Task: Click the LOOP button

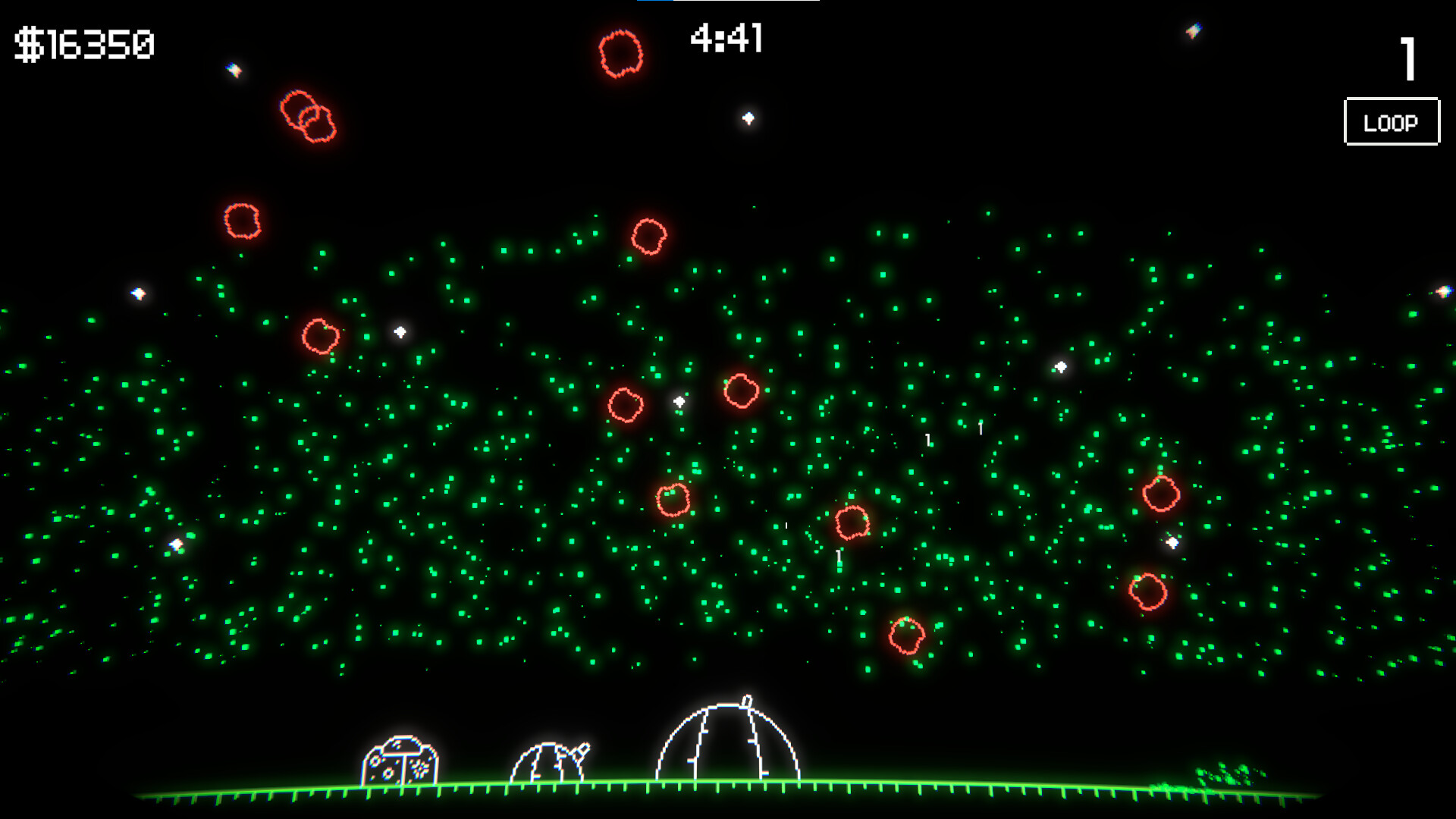Action: 1392,121
